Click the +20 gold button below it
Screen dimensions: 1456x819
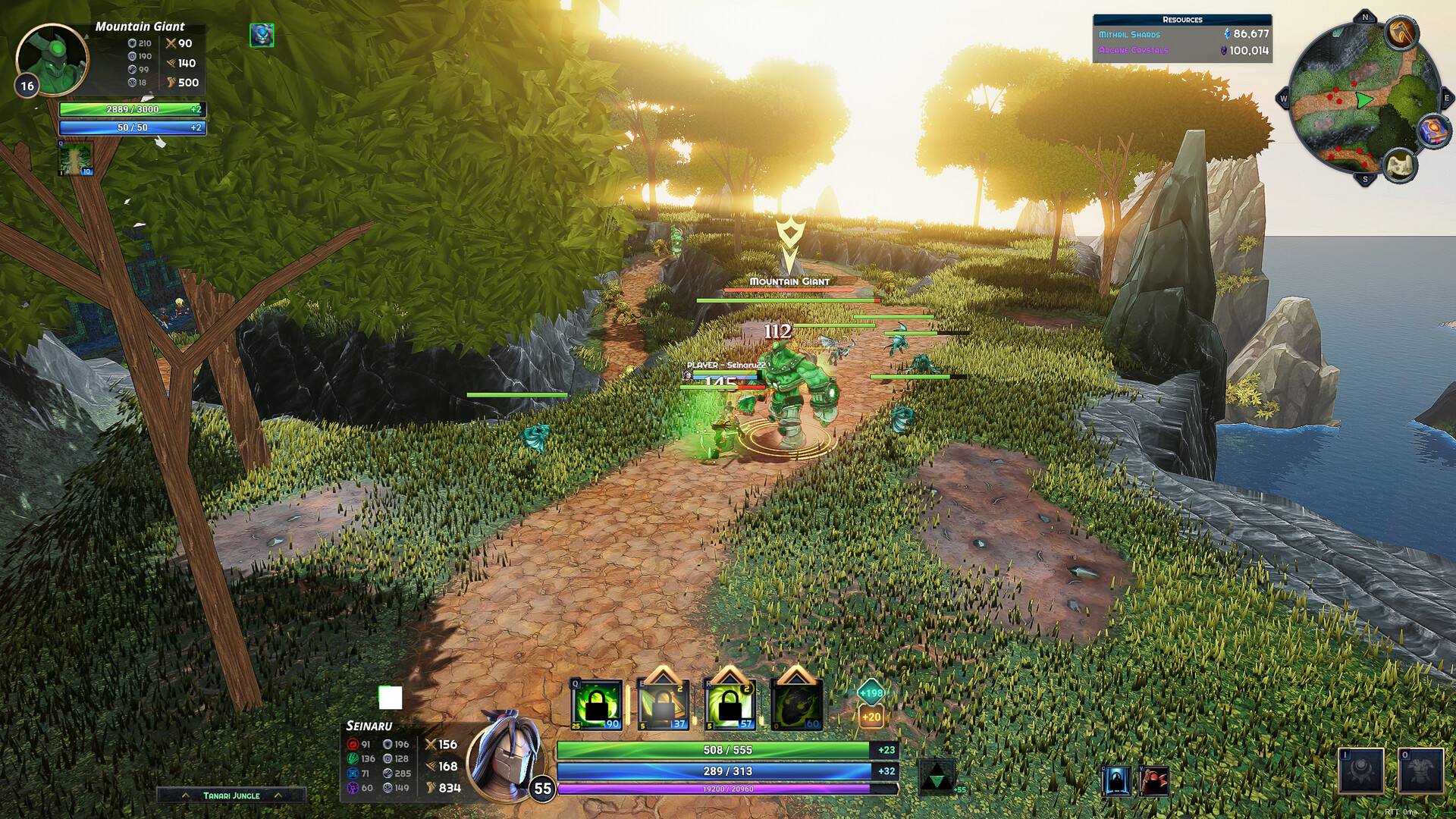[x=871, y=716]
